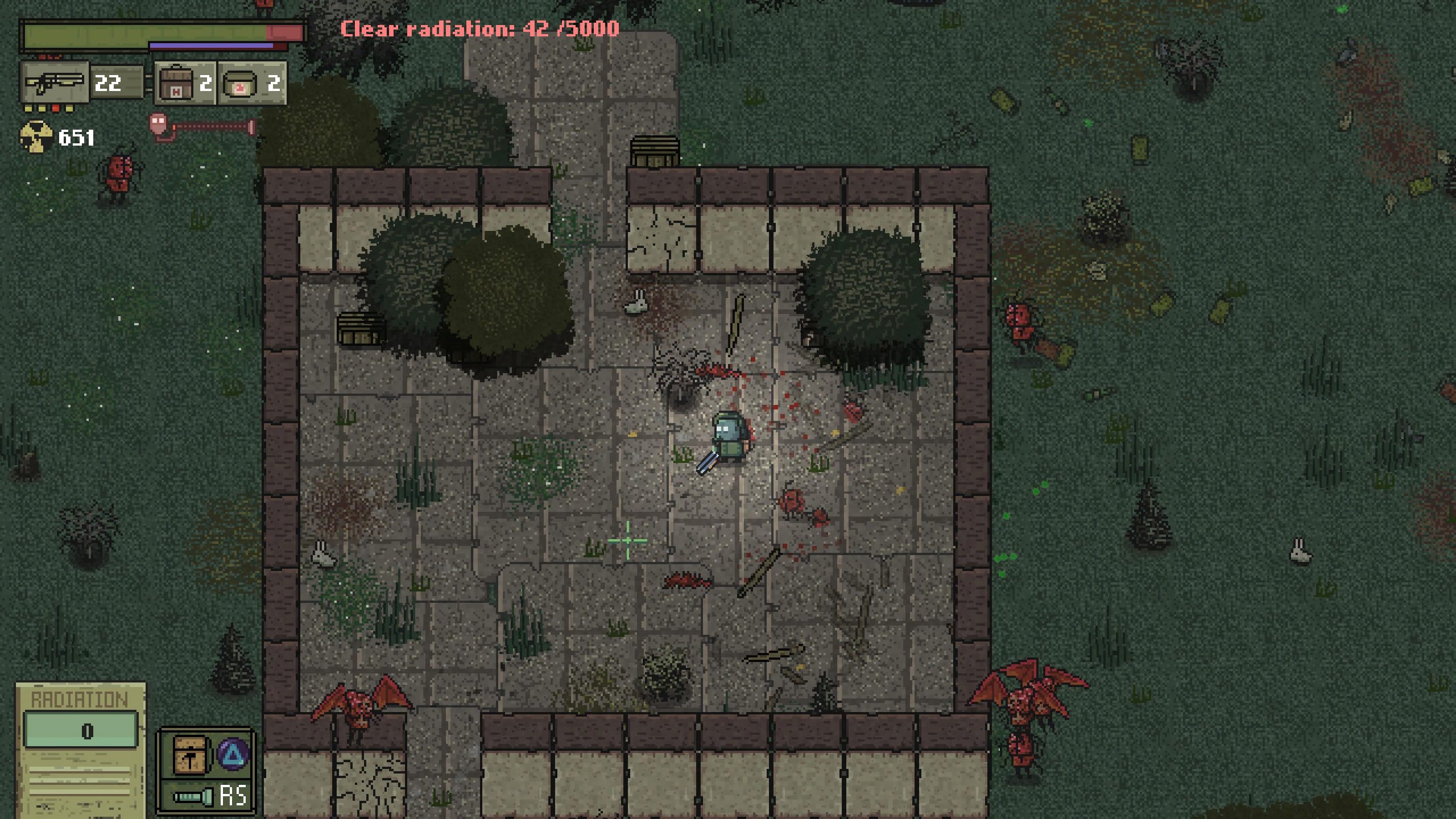Select the shotgun weapon slot
The height and width of the screenshot is (819, 1456).
55,83
